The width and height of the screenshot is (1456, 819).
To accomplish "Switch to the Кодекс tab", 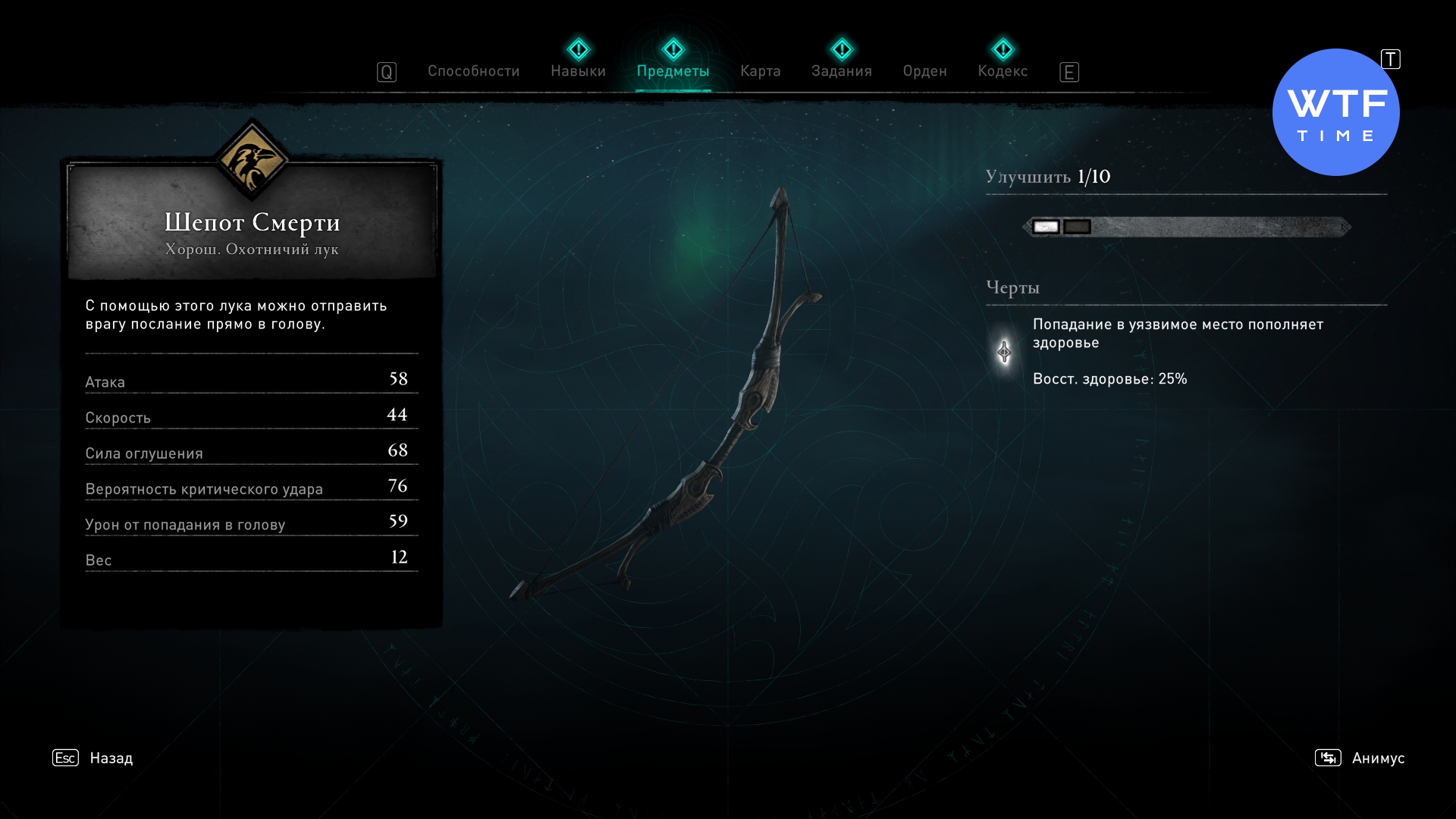I will 1003,71.
